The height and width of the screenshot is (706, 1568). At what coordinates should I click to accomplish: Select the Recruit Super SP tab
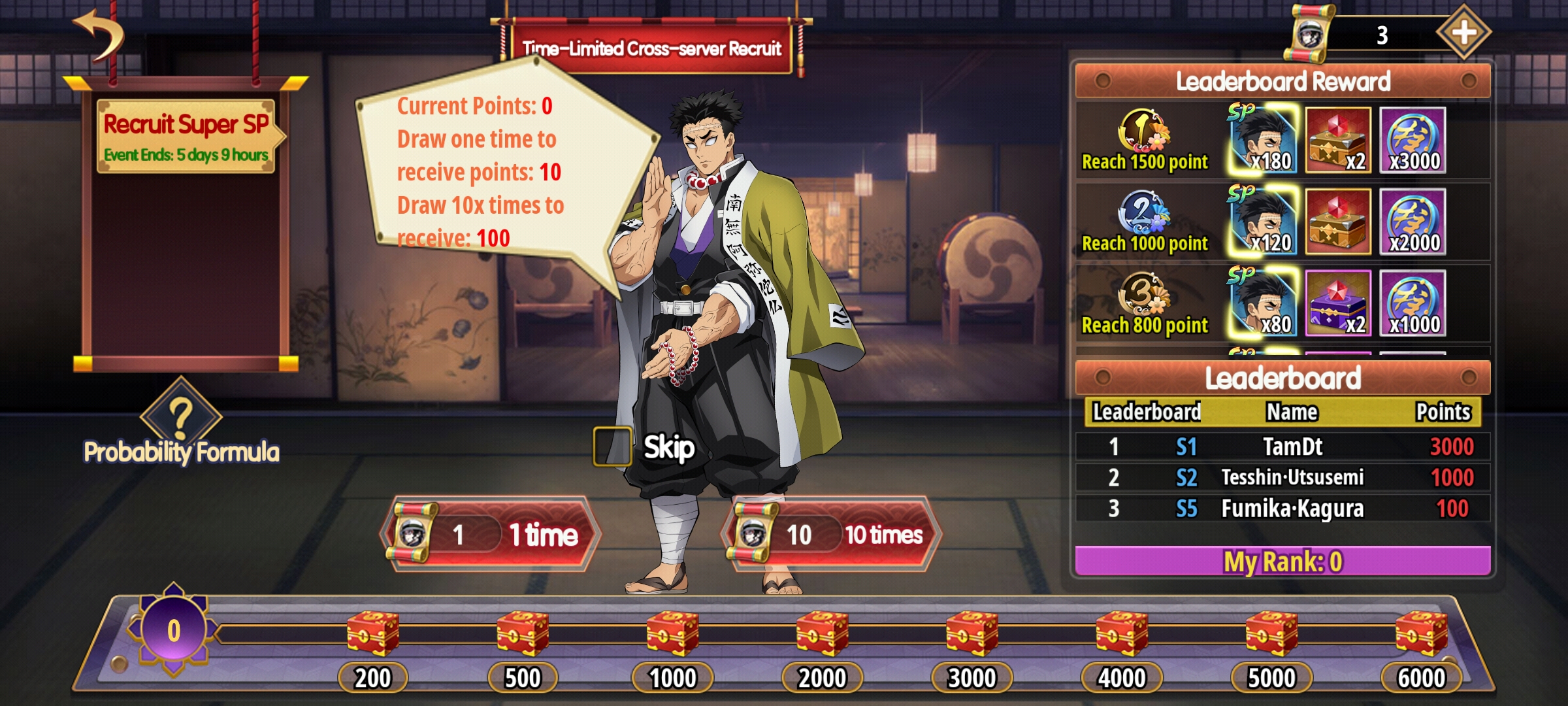186,136
